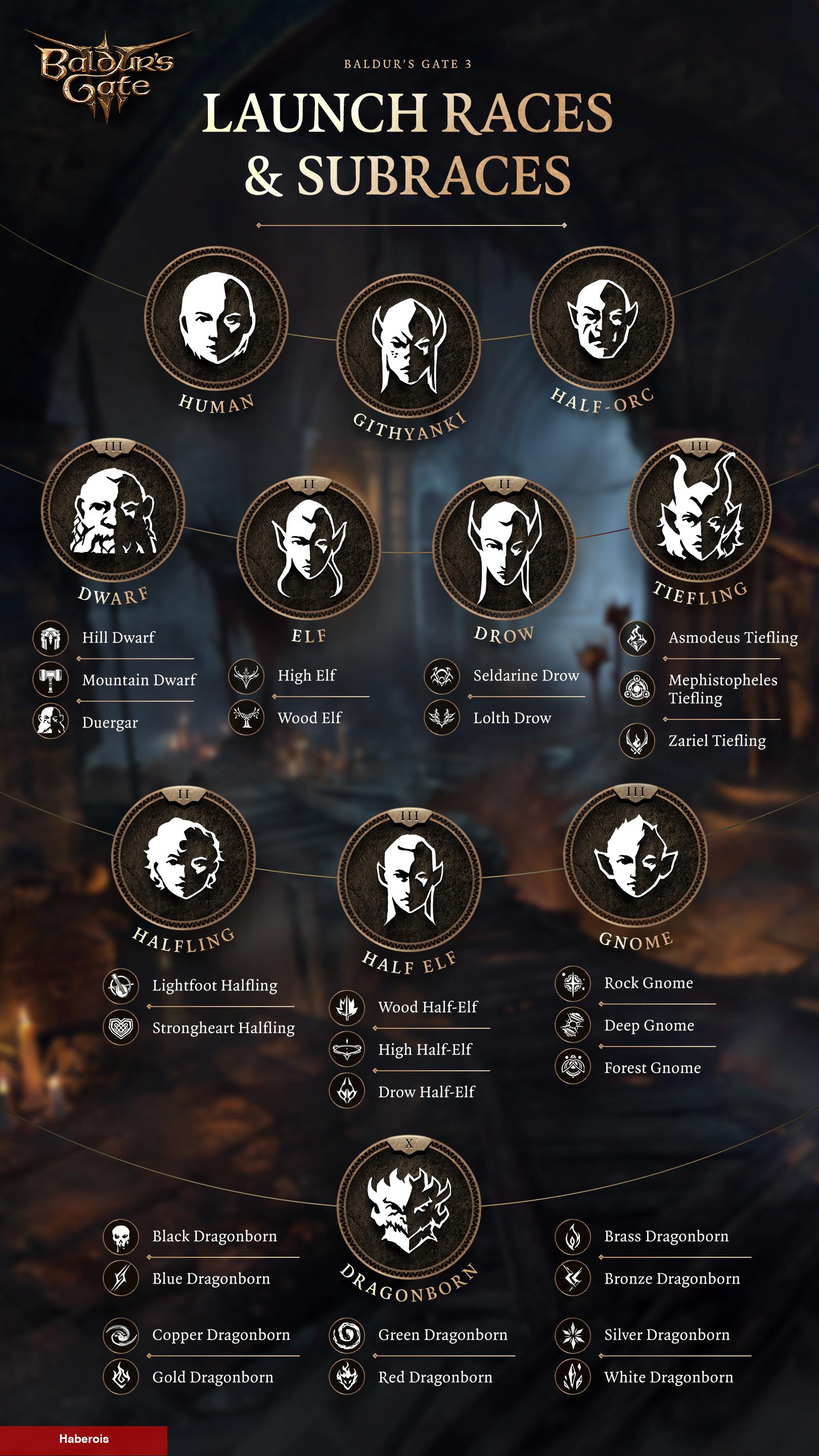The image size is (819, 1456).
Task: Select the Human race portrait
Action: [x=216, y=317]
